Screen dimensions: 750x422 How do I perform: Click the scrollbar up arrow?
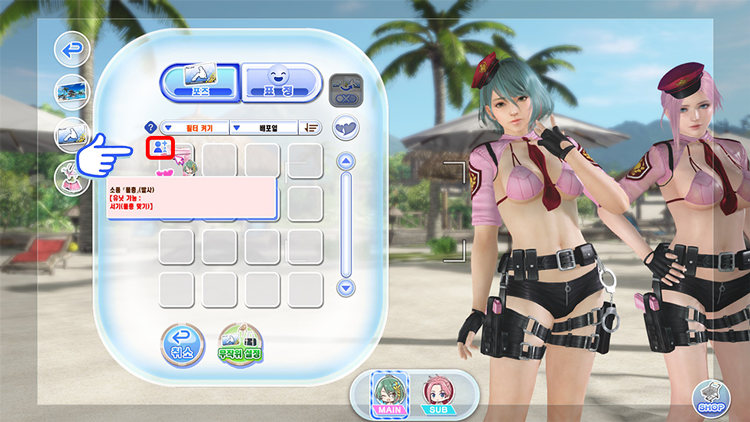[346, 161]
